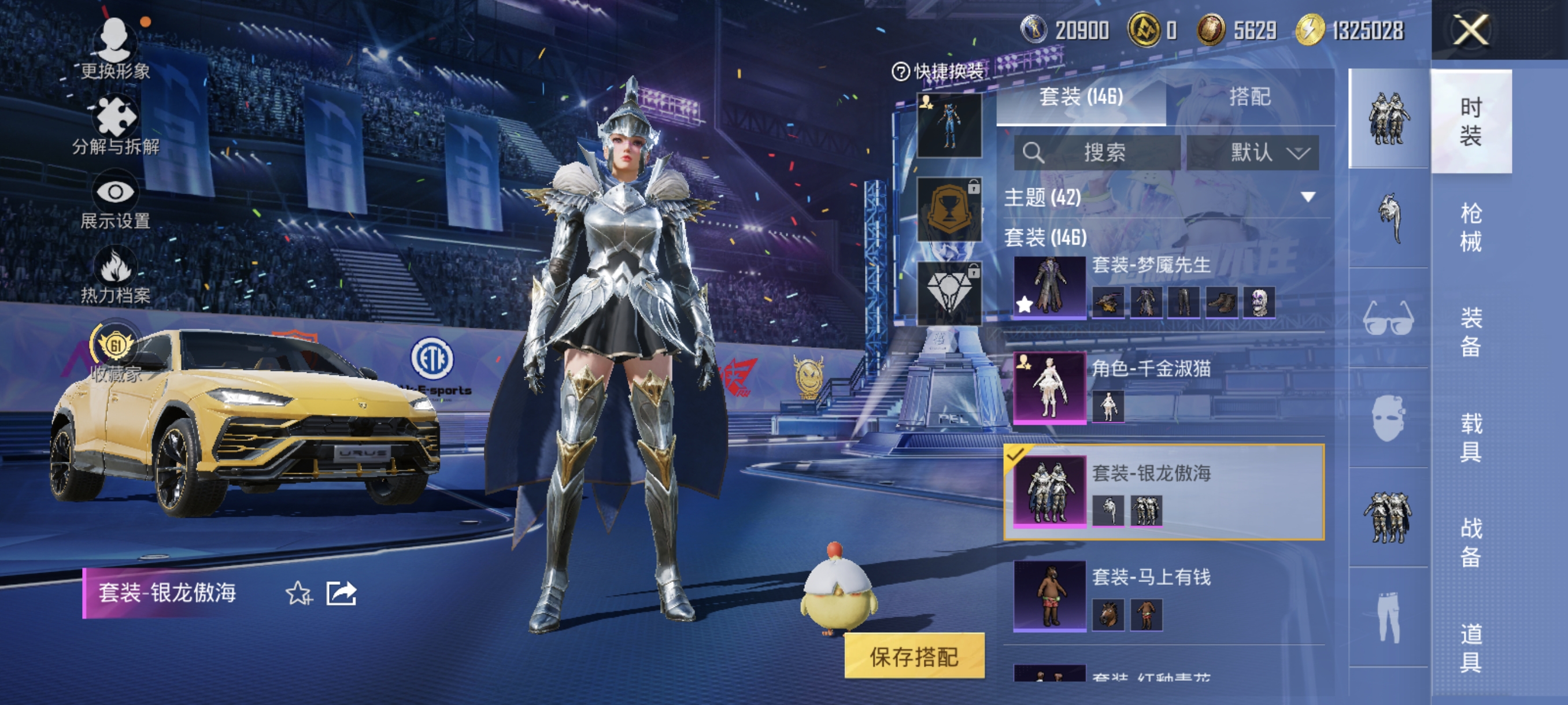Image resolution: width=1568 pixels, height=705 pixels.
Task: Click the 搜索 search field
Action: (x=1097, y=152)
